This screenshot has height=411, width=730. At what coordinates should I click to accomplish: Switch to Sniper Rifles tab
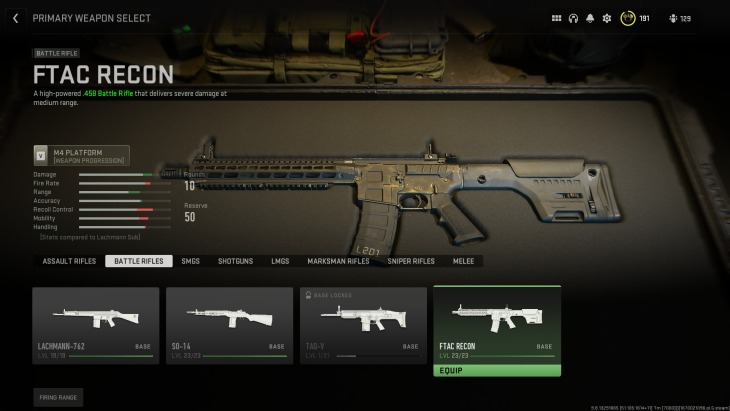coord(411,261)
